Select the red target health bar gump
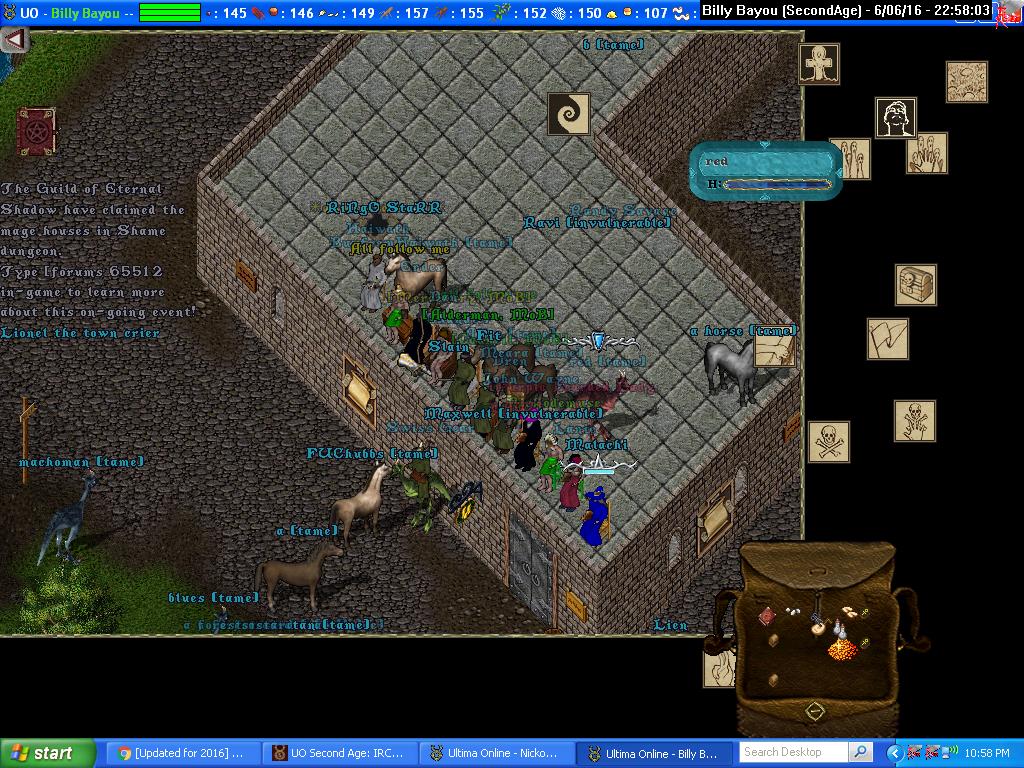Image resolution: width=1024 pixels, height=768 pixels. click(767, 172)
